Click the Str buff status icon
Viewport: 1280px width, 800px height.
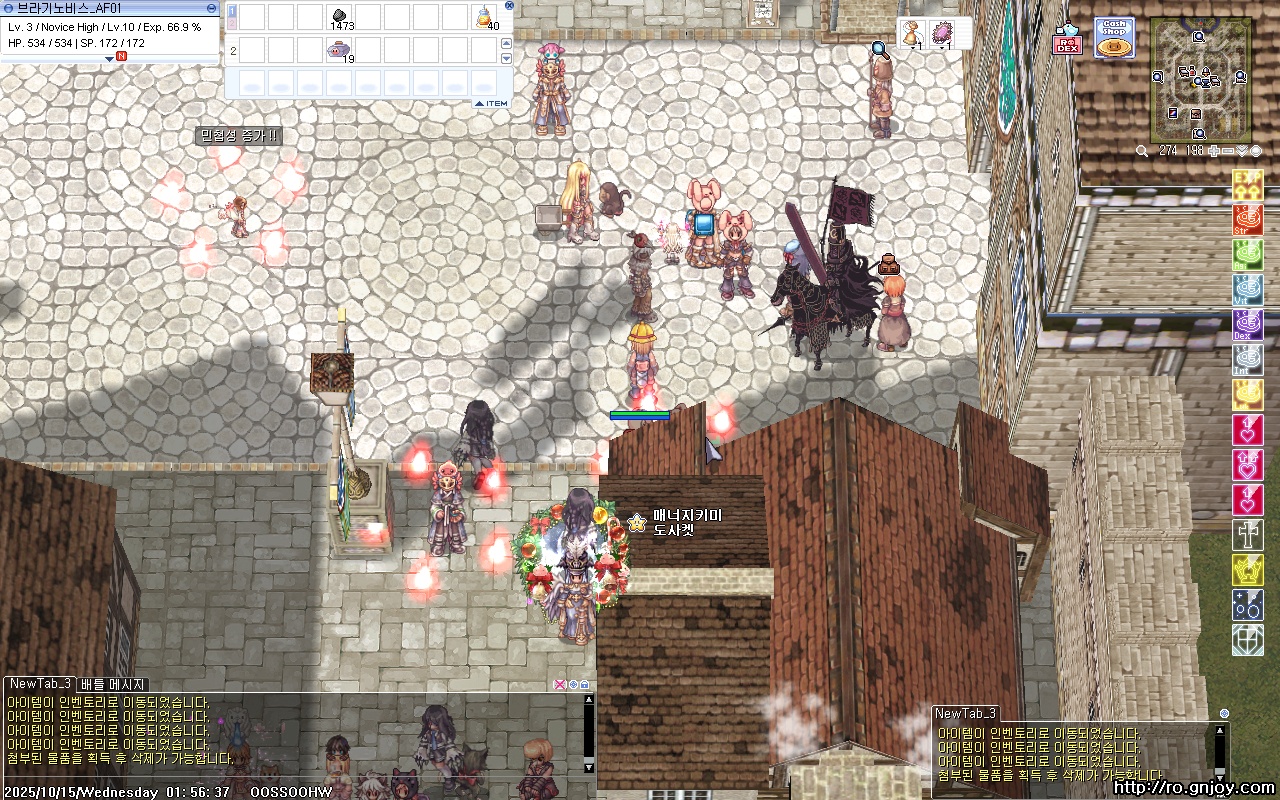pos(1247,219)
